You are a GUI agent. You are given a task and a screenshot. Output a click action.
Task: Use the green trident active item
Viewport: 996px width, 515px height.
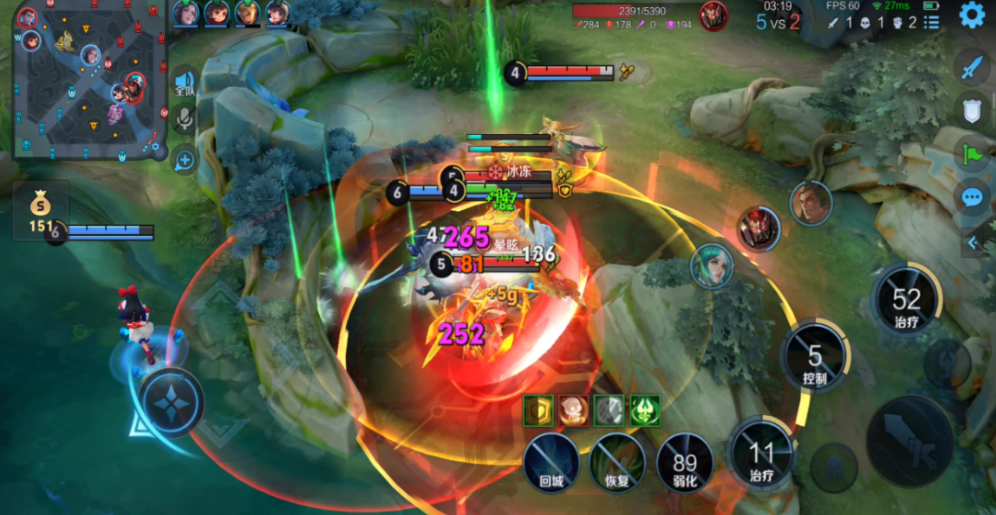pos(644,409)
